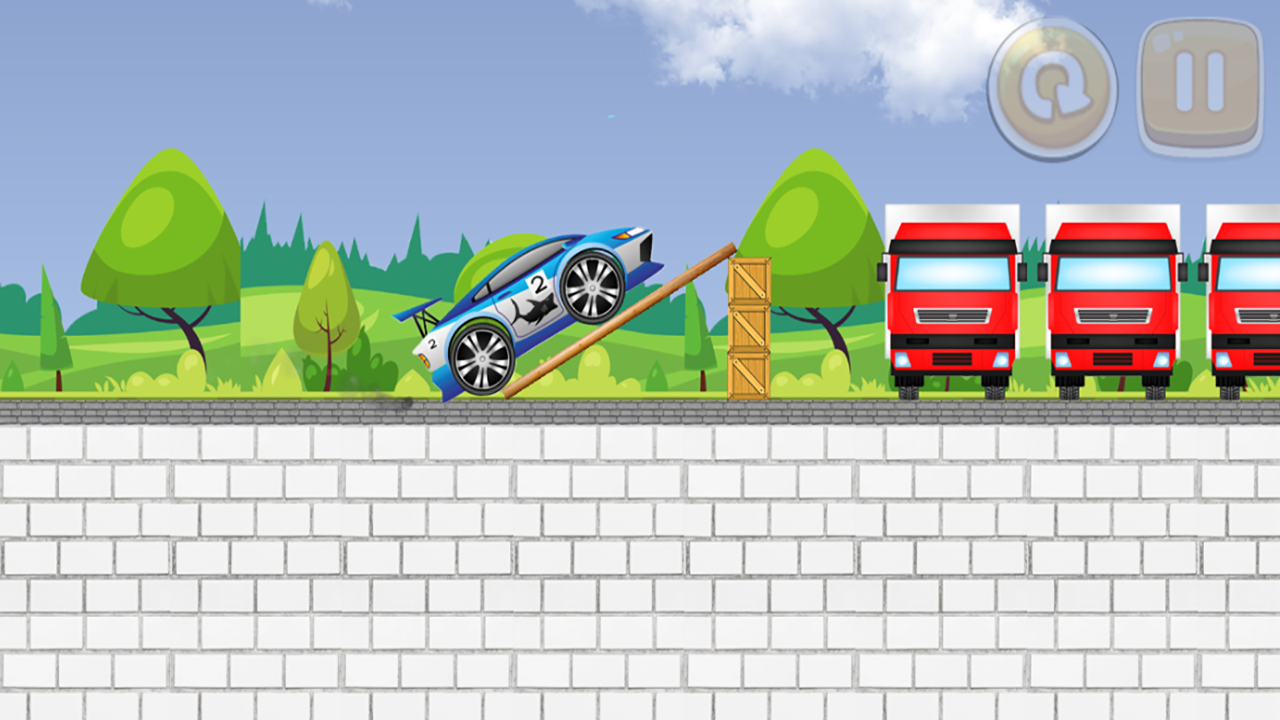Click the top wooden crate
The image size is (1280, 720).
point(748,280)
